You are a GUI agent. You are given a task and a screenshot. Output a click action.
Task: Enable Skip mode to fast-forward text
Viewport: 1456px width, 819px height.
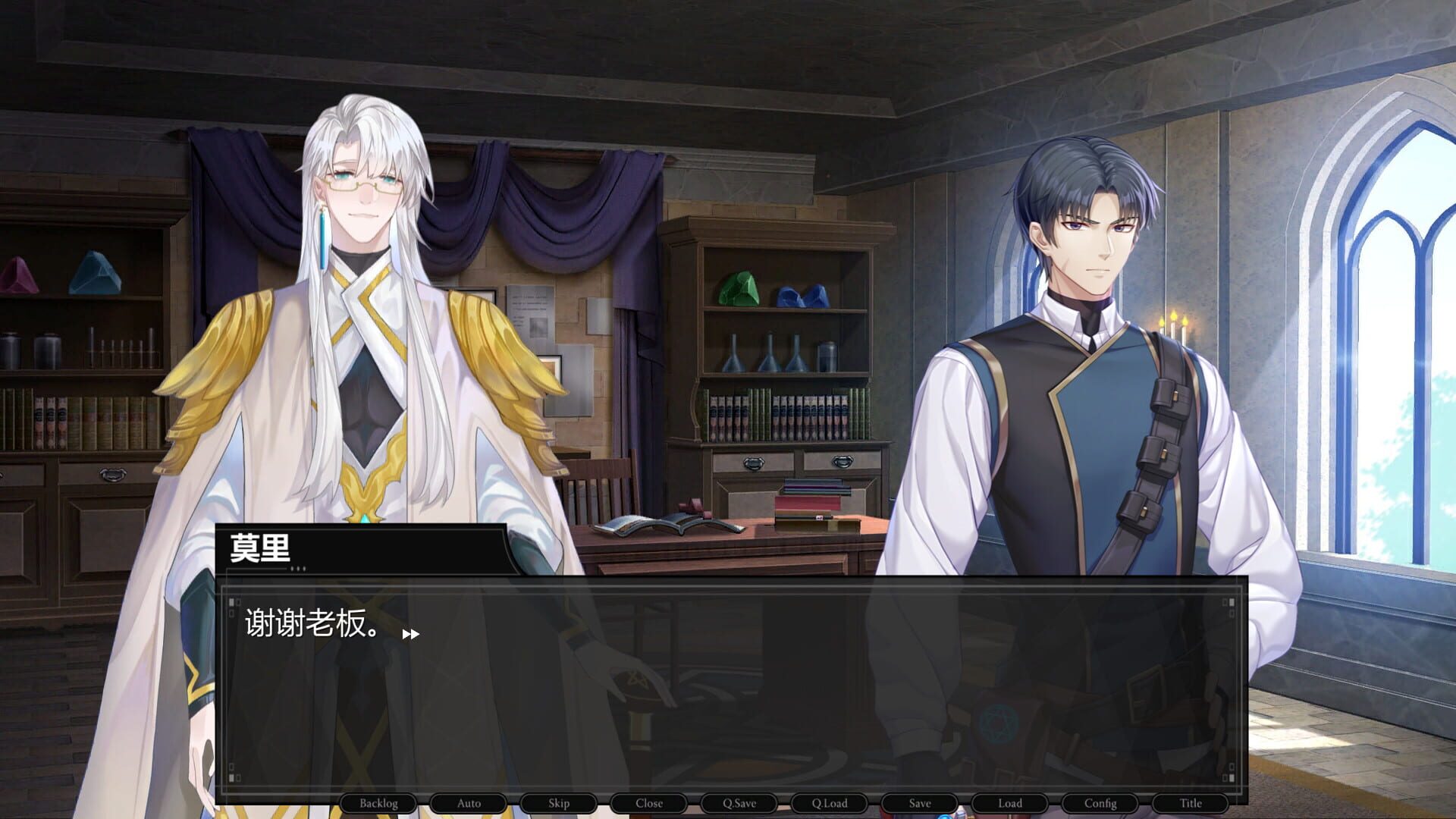click(559, 803)
